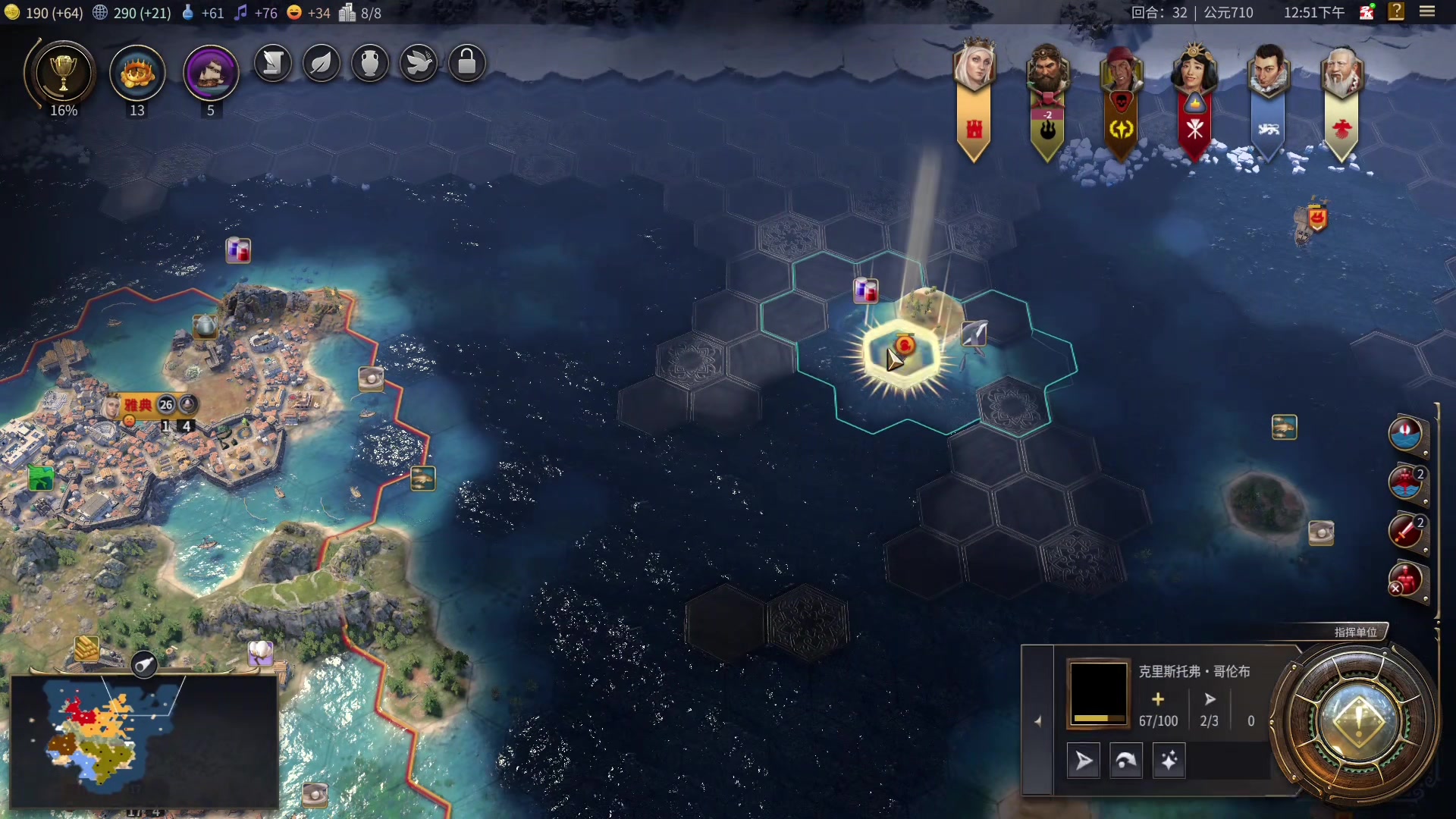
Task: Click the round next-turn action globe
Action: [1357, 722]
